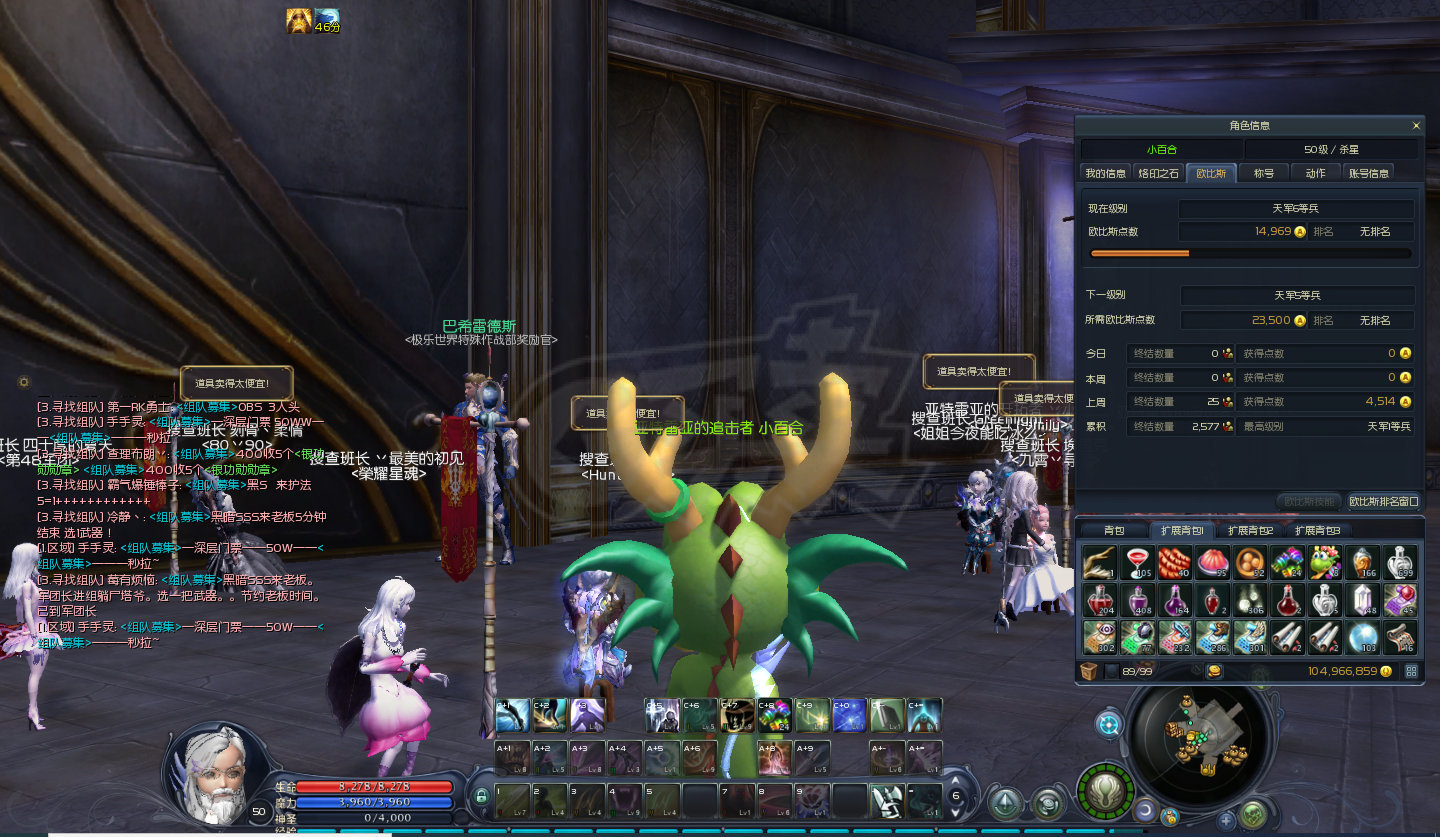1440x837 pixels.
Task: Pick the green frog candy item
Action: click(x=1324, y=563)
